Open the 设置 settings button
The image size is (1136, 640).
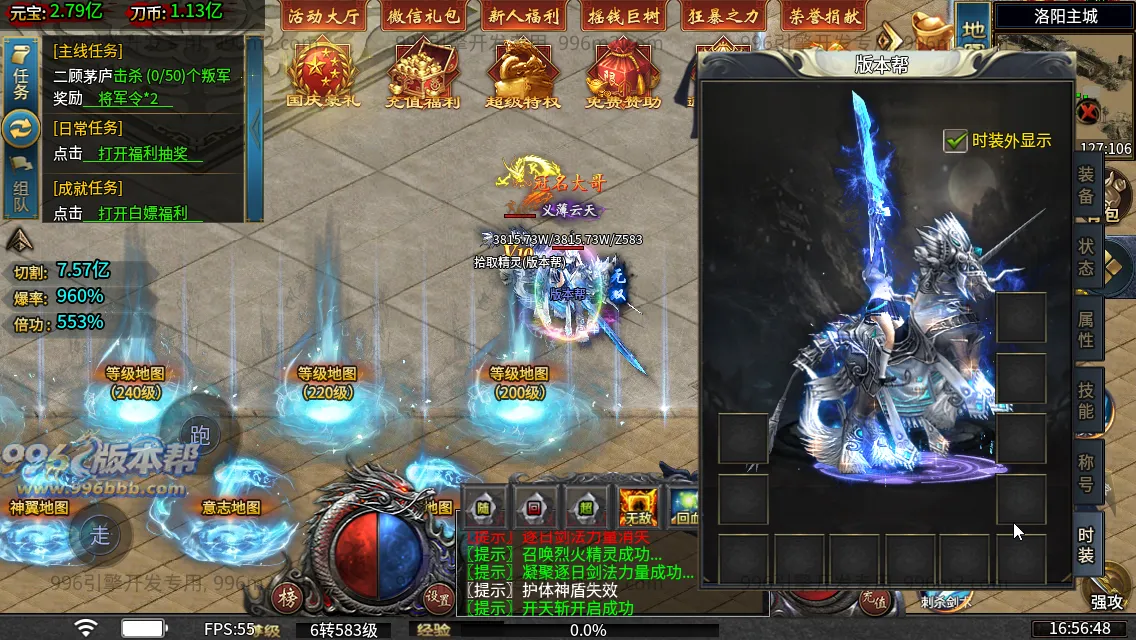point(438,598)
